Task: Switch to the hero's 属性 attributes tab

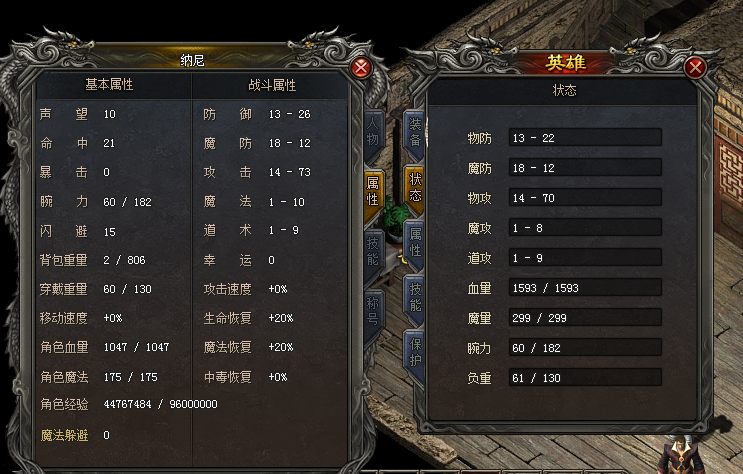Action: pyautogui.click(x=416, y=242)
